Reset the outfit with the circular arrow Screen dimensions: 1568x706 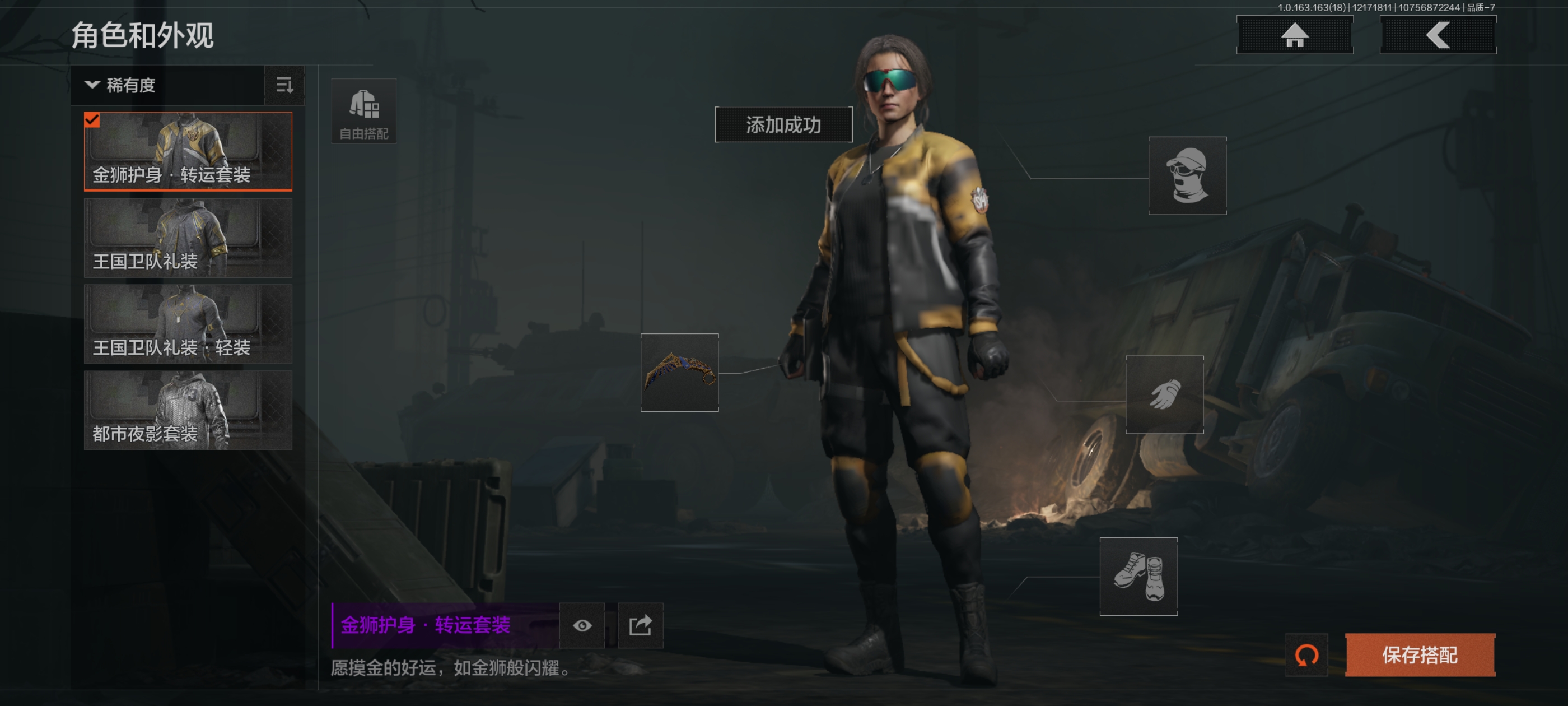1306,655
